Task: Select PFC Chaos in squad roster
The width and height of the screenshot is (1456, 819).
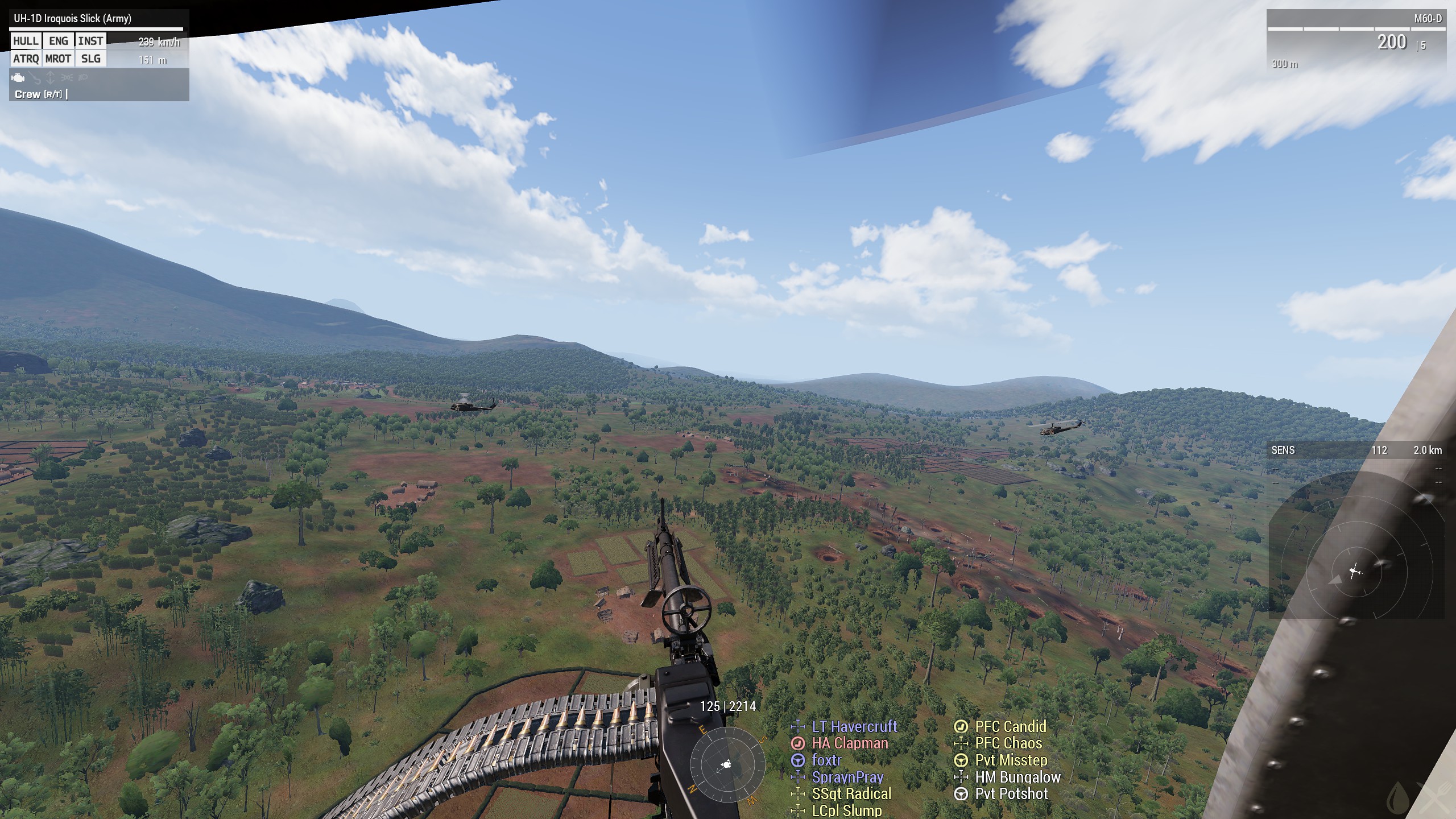Action: pos(1008,743)
